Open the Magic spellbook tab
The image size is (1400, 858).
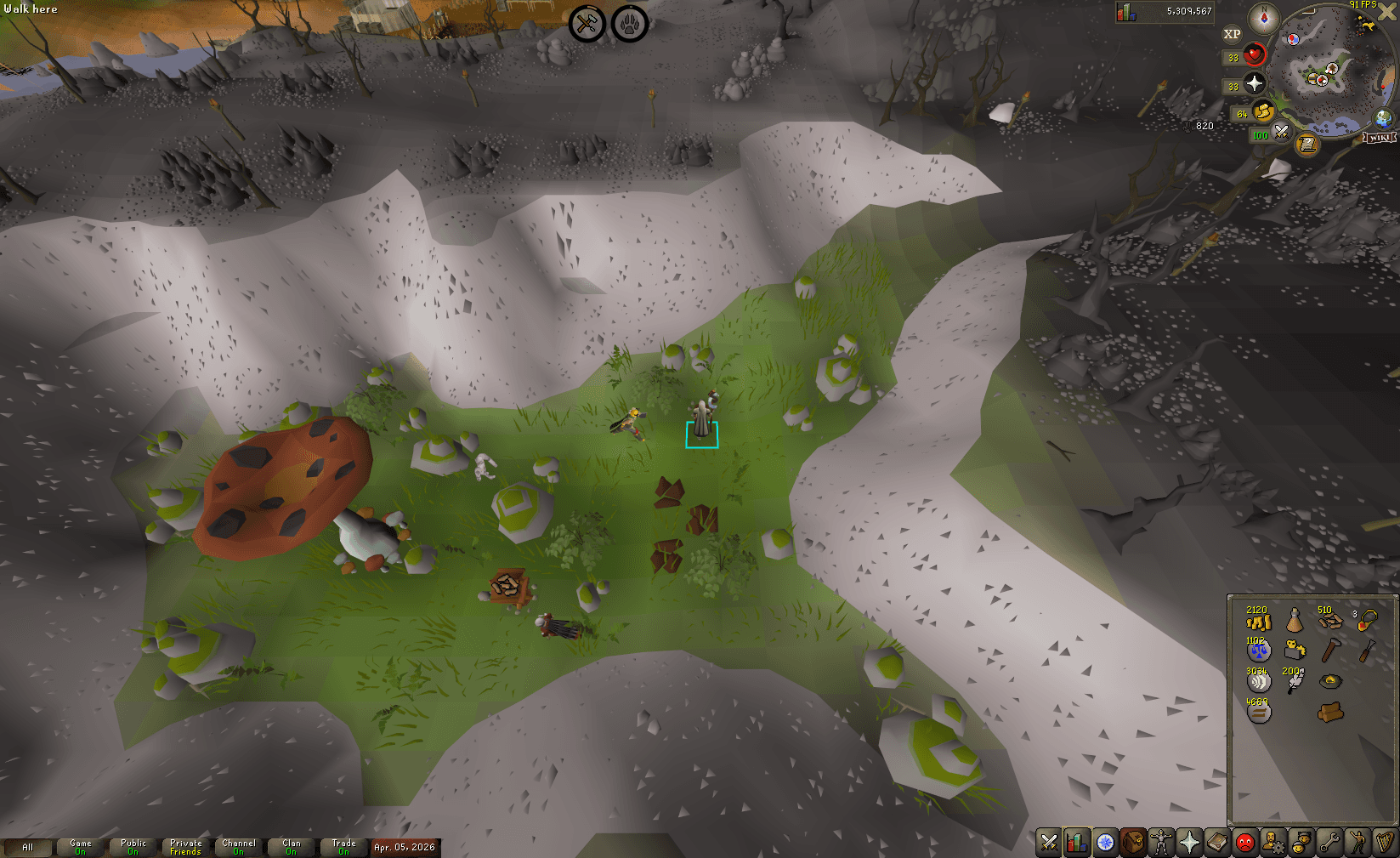coord(1216,843)
